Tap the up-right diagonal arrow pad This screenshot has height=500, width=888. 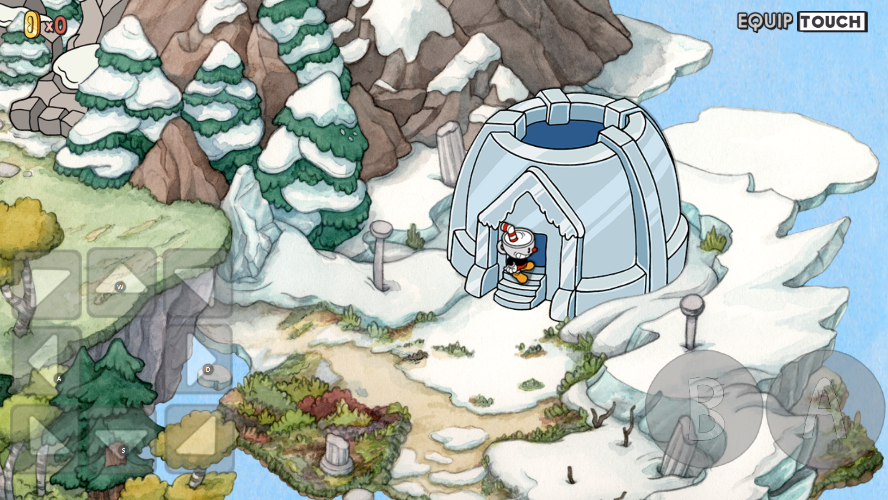pos(200,283)
